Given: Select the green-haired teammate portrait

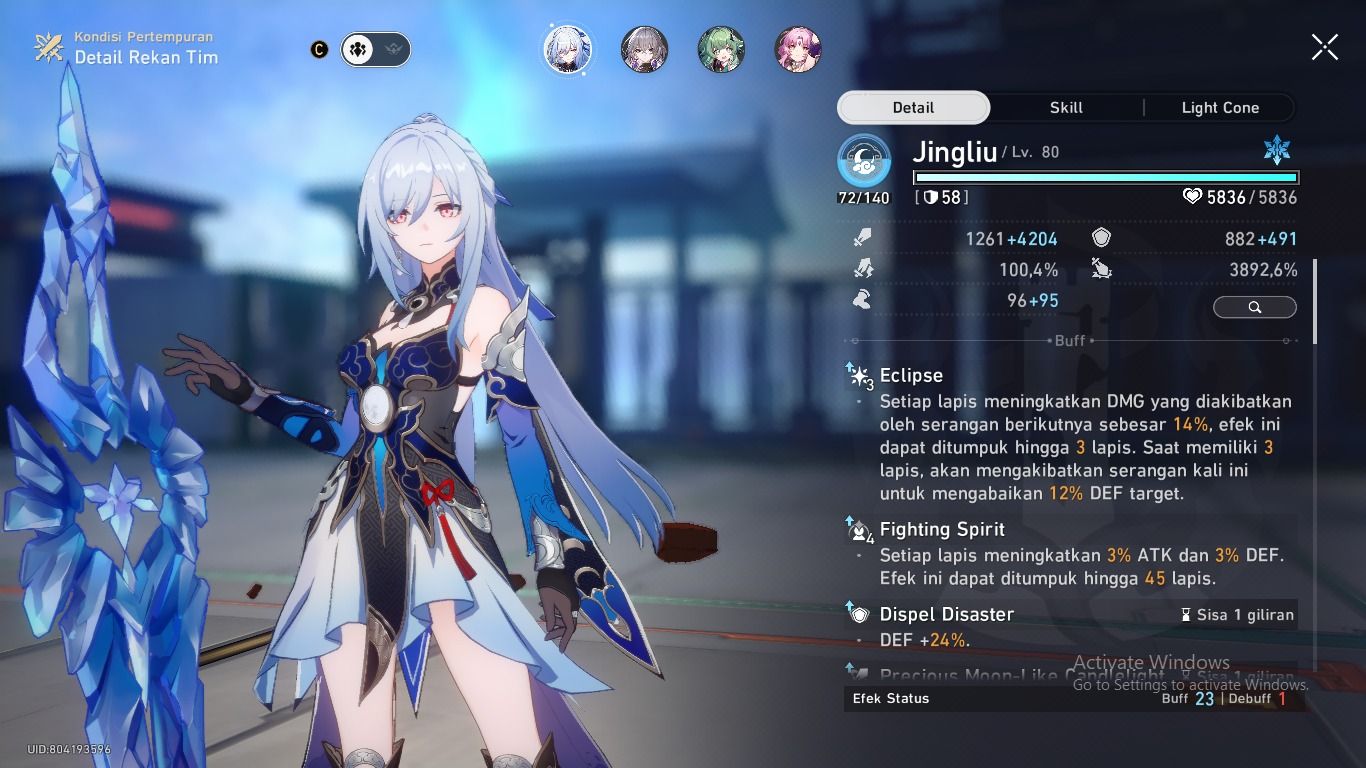Looking at the screenshot, I should point(720,49).
